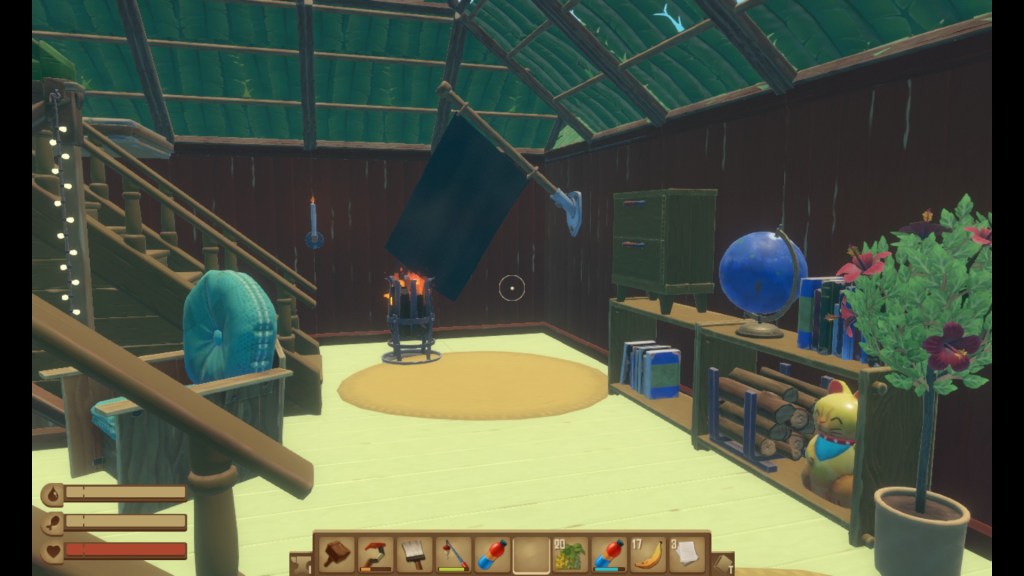Select the fishing rod slot
Image resolution: width=1024 pixels, height=576 pixels.
click(453, 553)
